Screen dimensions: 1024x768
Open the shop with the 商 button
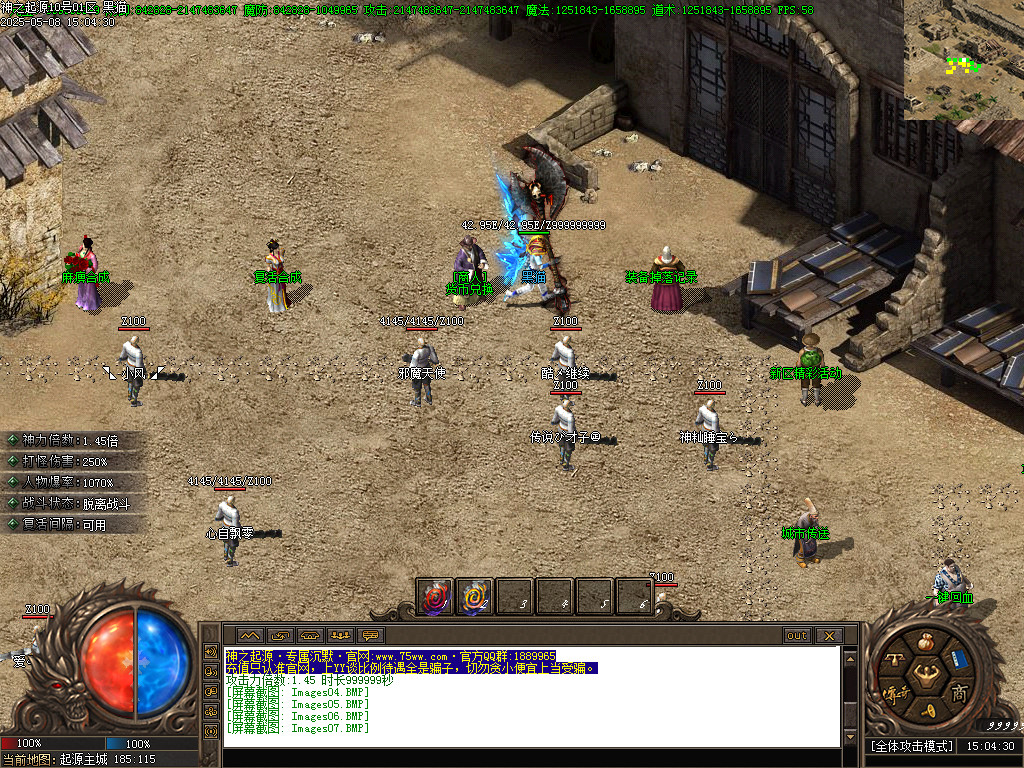coord(958,692)
